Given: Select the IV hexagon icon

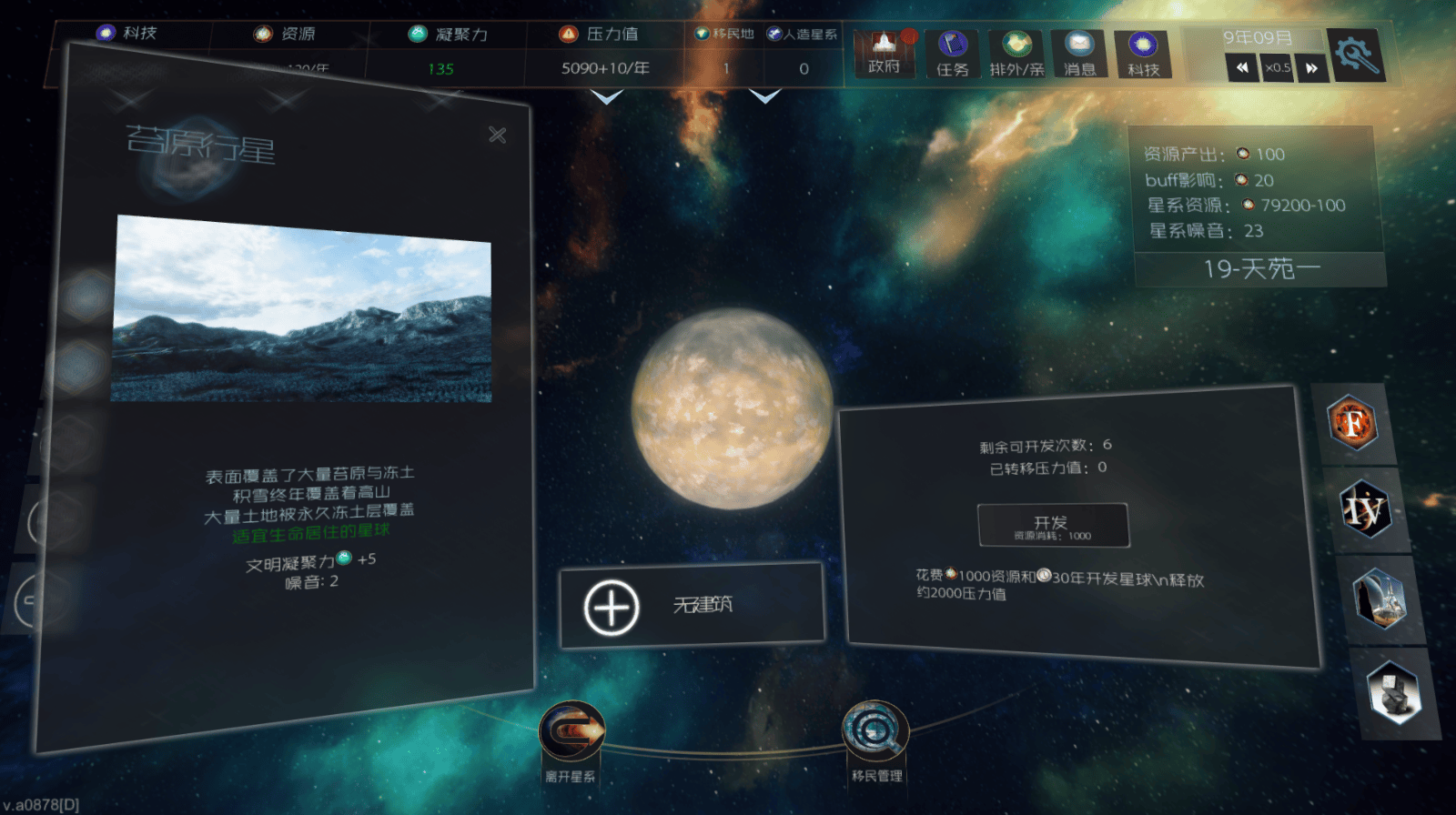Looking at the screenshot, I should pyautogui.click(x=1365, y=509).
